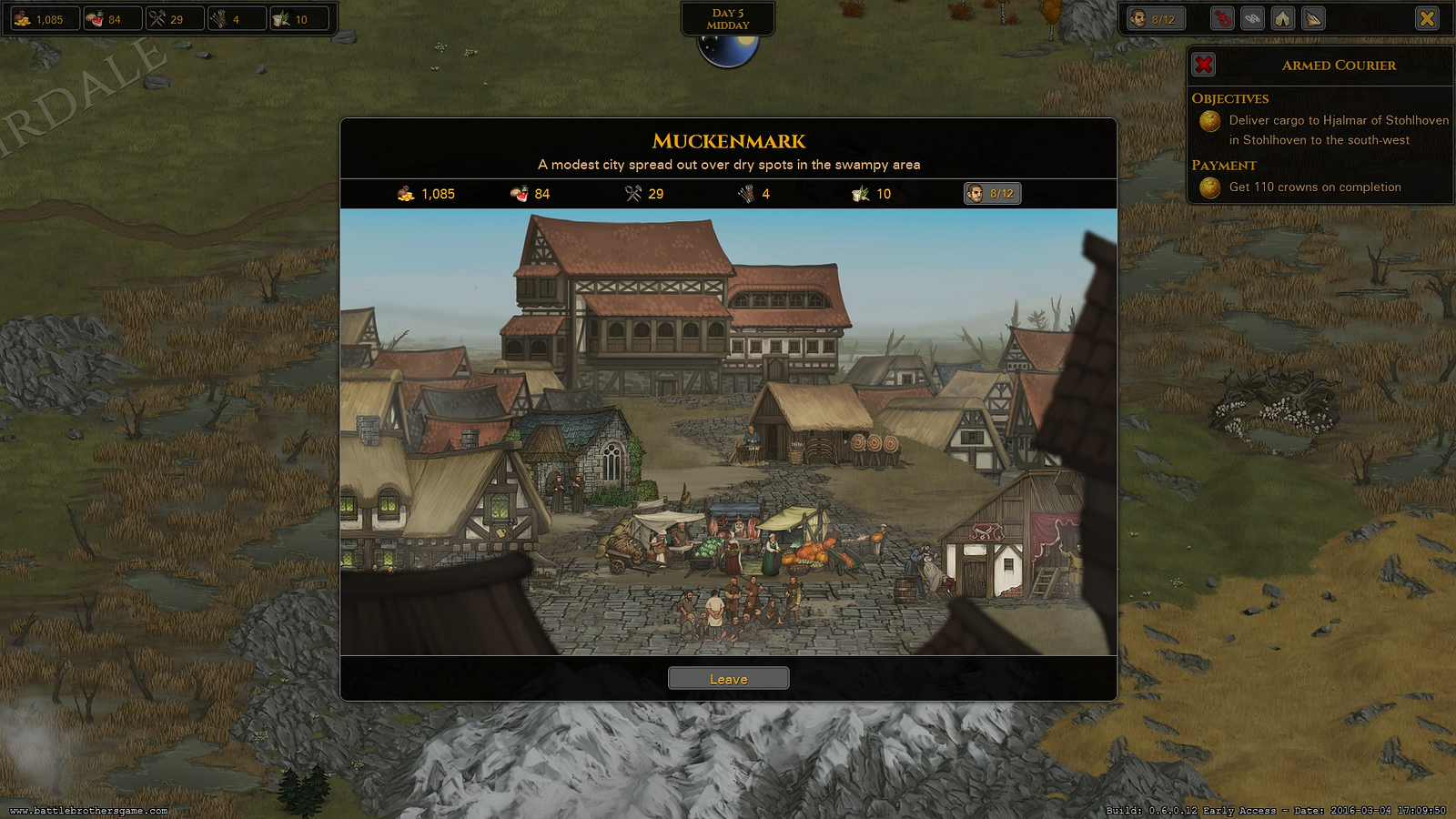Click the tent camp icon
Screen dimensions: 1456x819
[1282, 19]
